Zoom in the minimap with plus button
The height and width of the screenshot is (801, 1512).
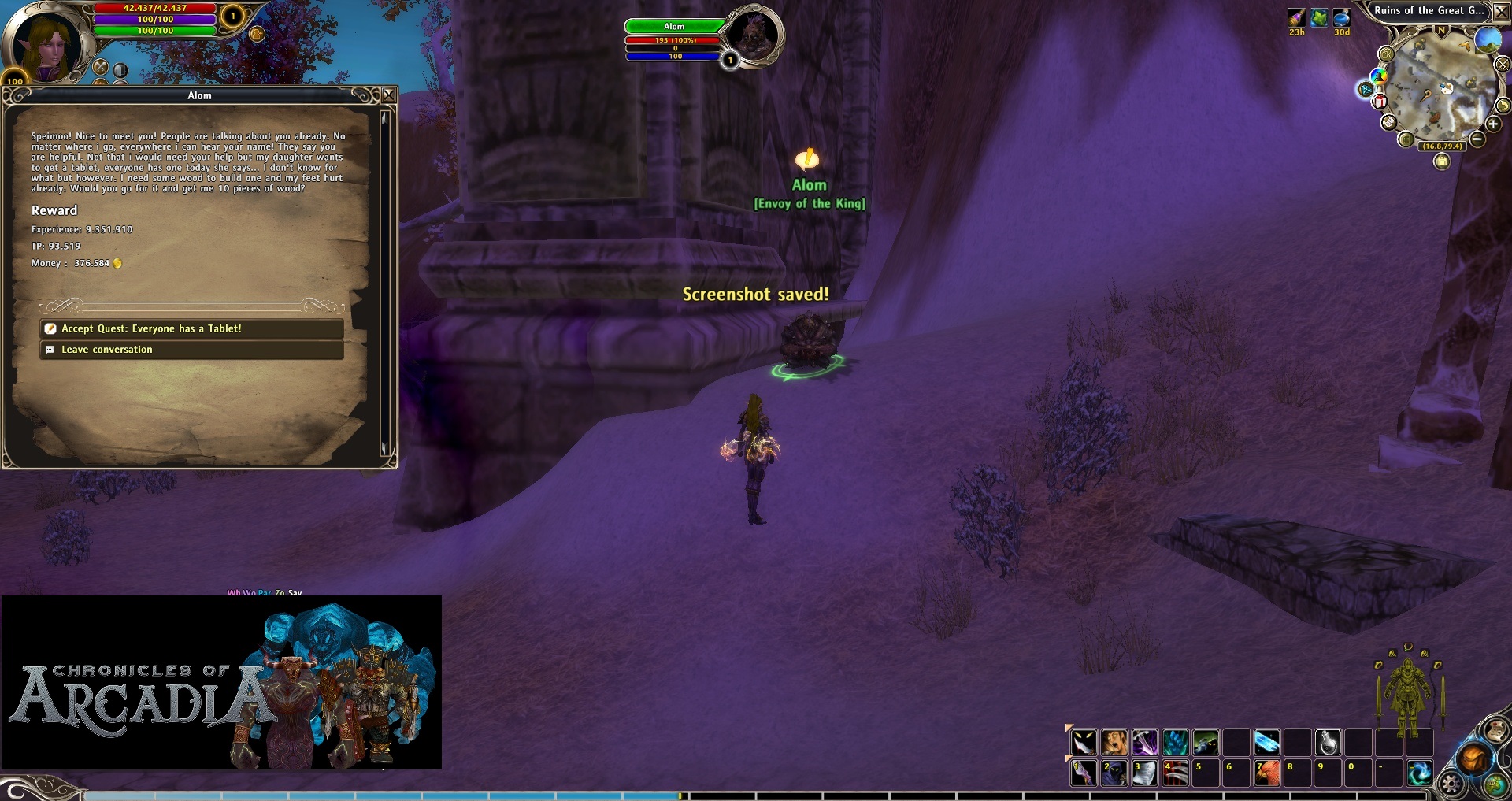tap(1492, 124)
